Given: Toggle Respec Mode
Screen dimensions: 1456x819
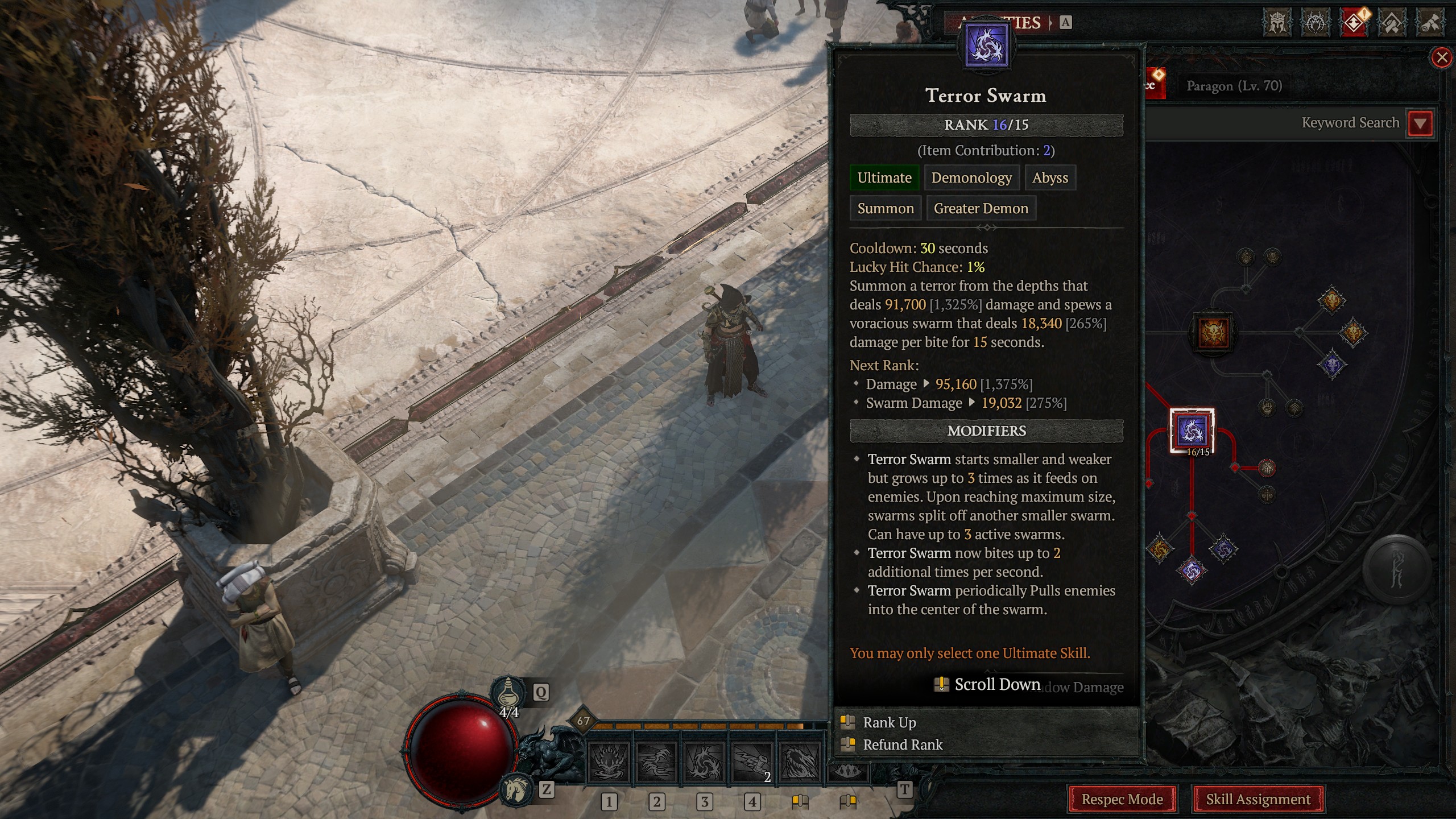Looking at the screenshot, I should (1121, 799).
